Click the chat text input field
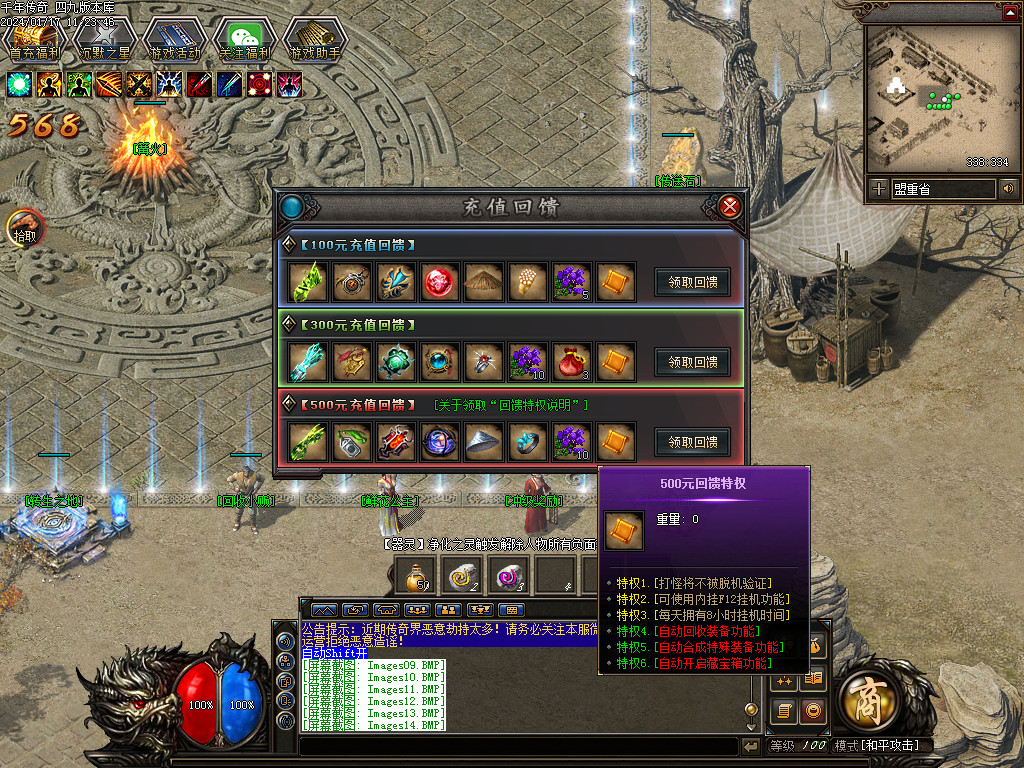The image size is (1024, 768). click(518, 746)
